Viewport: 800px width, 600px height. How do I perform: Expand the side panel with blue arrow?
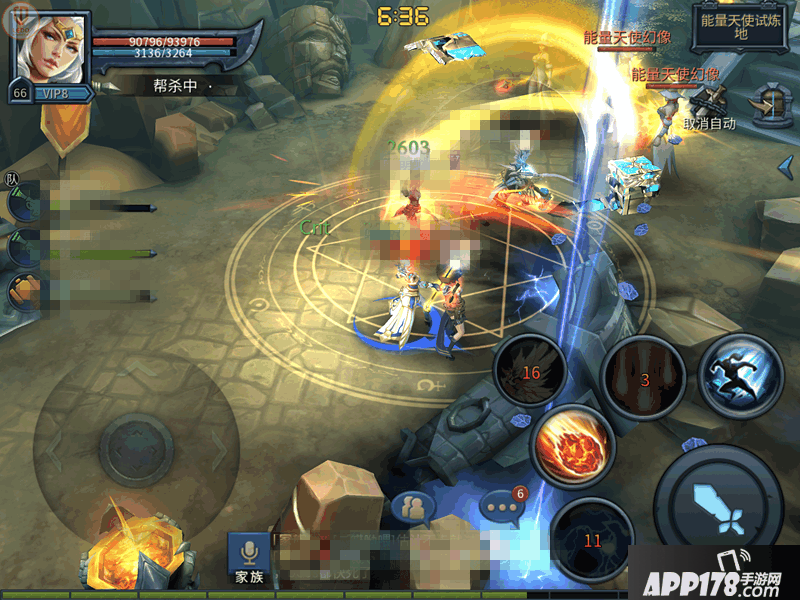(x=786, y=166)
